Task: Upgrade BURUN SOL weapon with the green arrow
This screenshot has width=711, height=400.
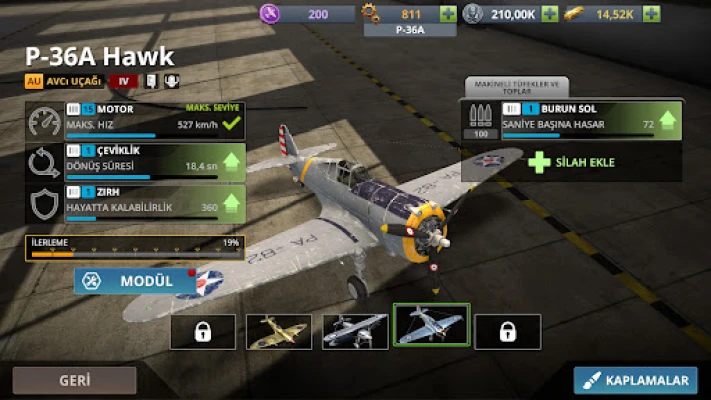Action: pos(665,123)
